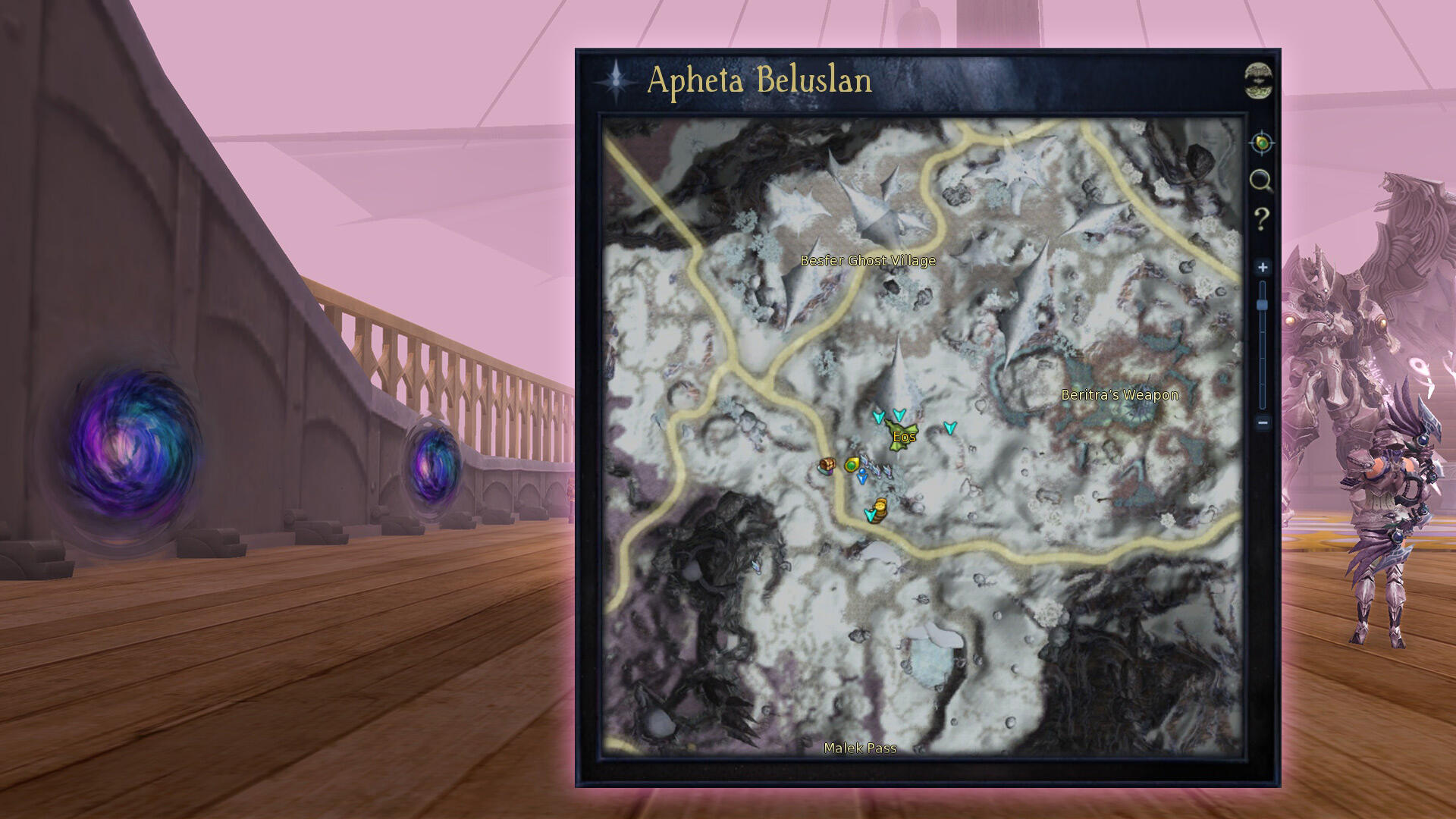Select the Eos village marker
This screenshot has width=1456, height=819.
coord(902,436)
